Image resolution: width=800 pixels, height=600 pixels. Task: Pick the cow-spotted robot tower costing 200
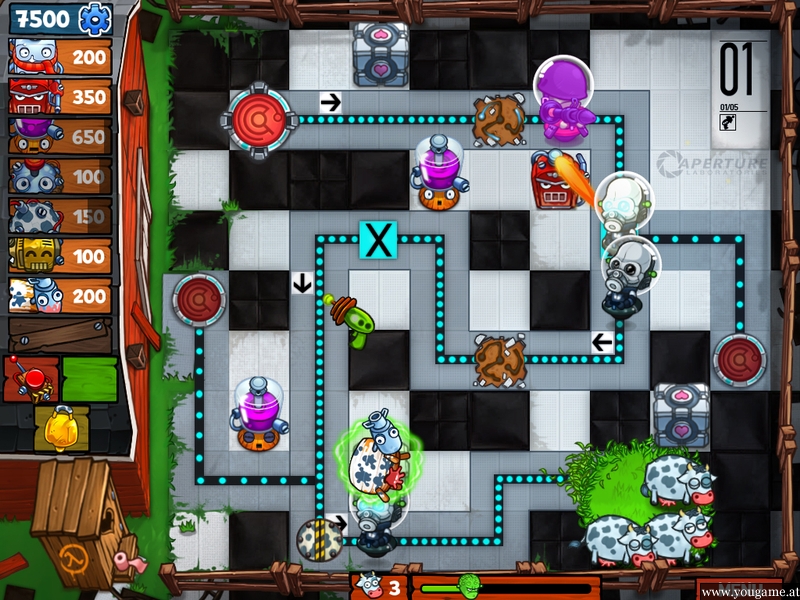coord(60,295)
